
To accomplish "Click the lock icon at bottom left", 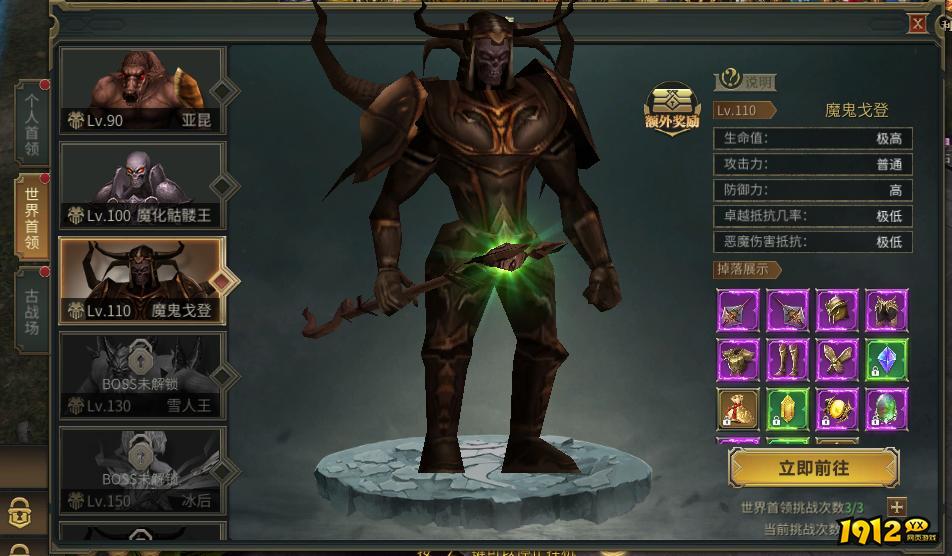I will point(18,513).
